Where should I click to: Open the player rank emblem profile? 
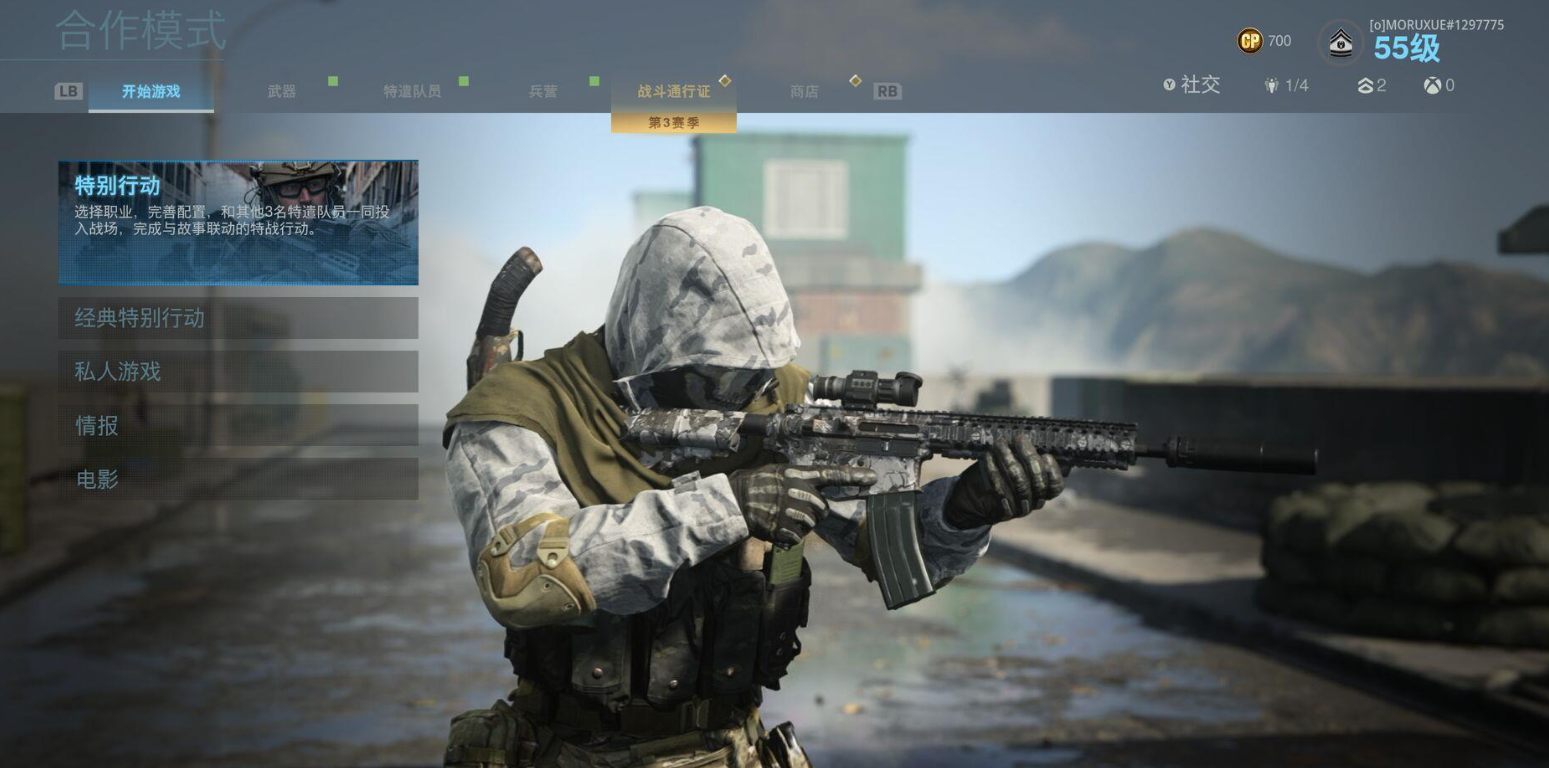pyautogui.click(x=1340, y=42)
